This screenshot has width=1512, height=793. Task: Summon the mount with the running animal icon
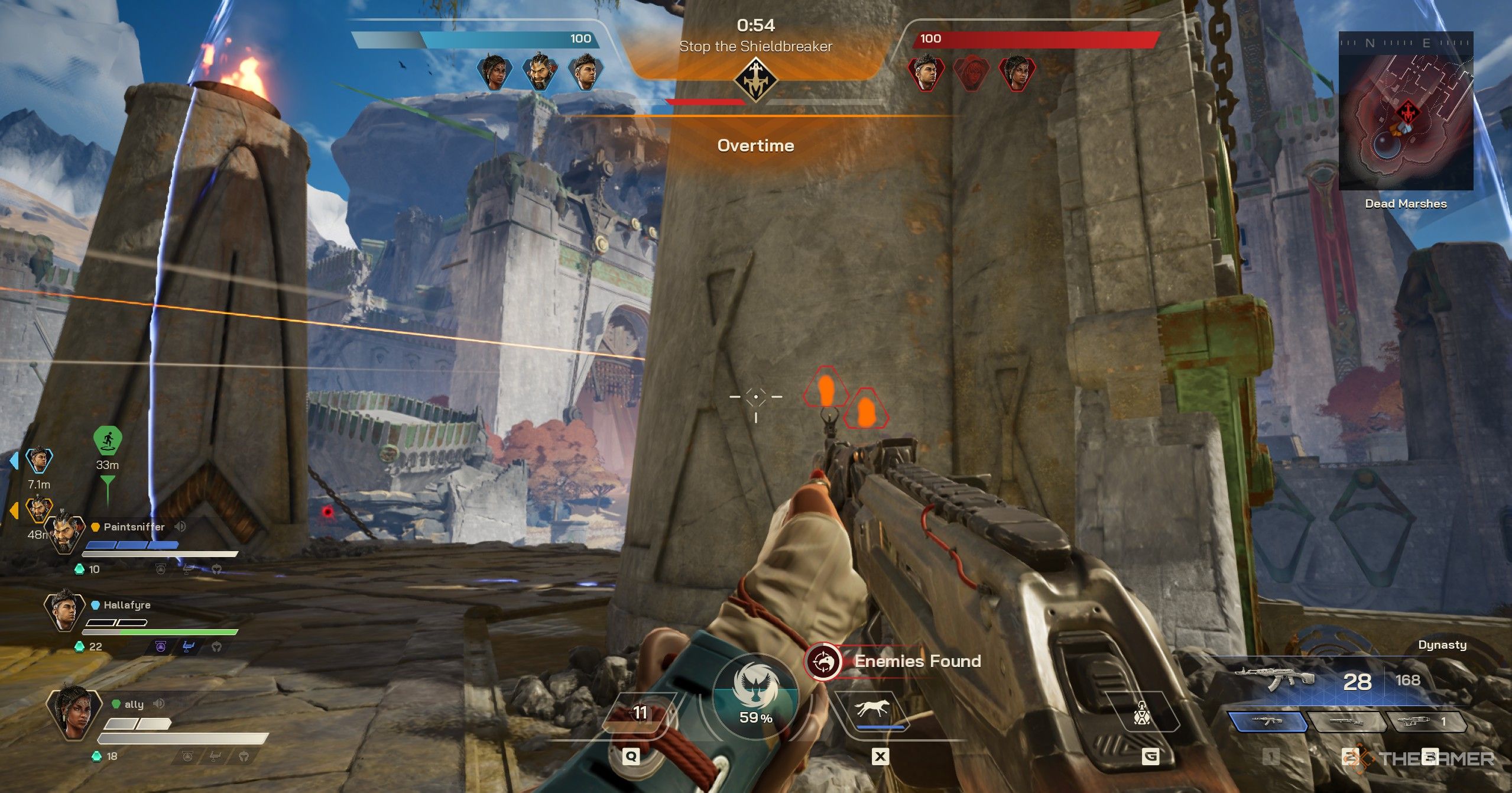coord(871,710)
